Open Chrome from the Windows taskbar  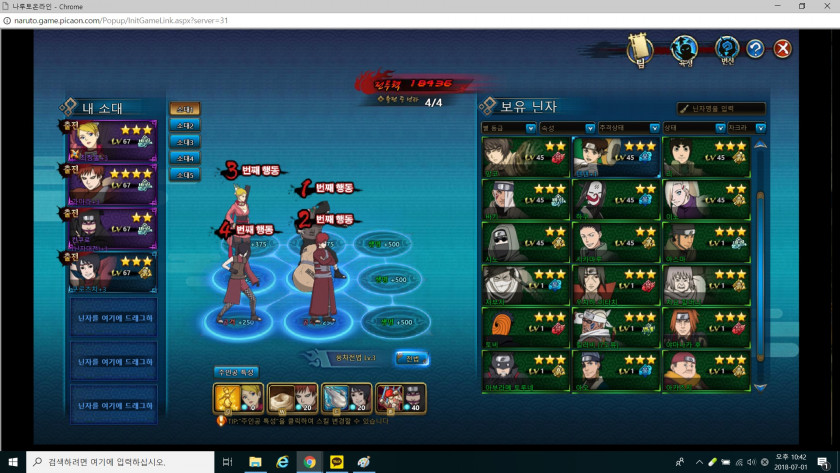click(x=310, y=461)
